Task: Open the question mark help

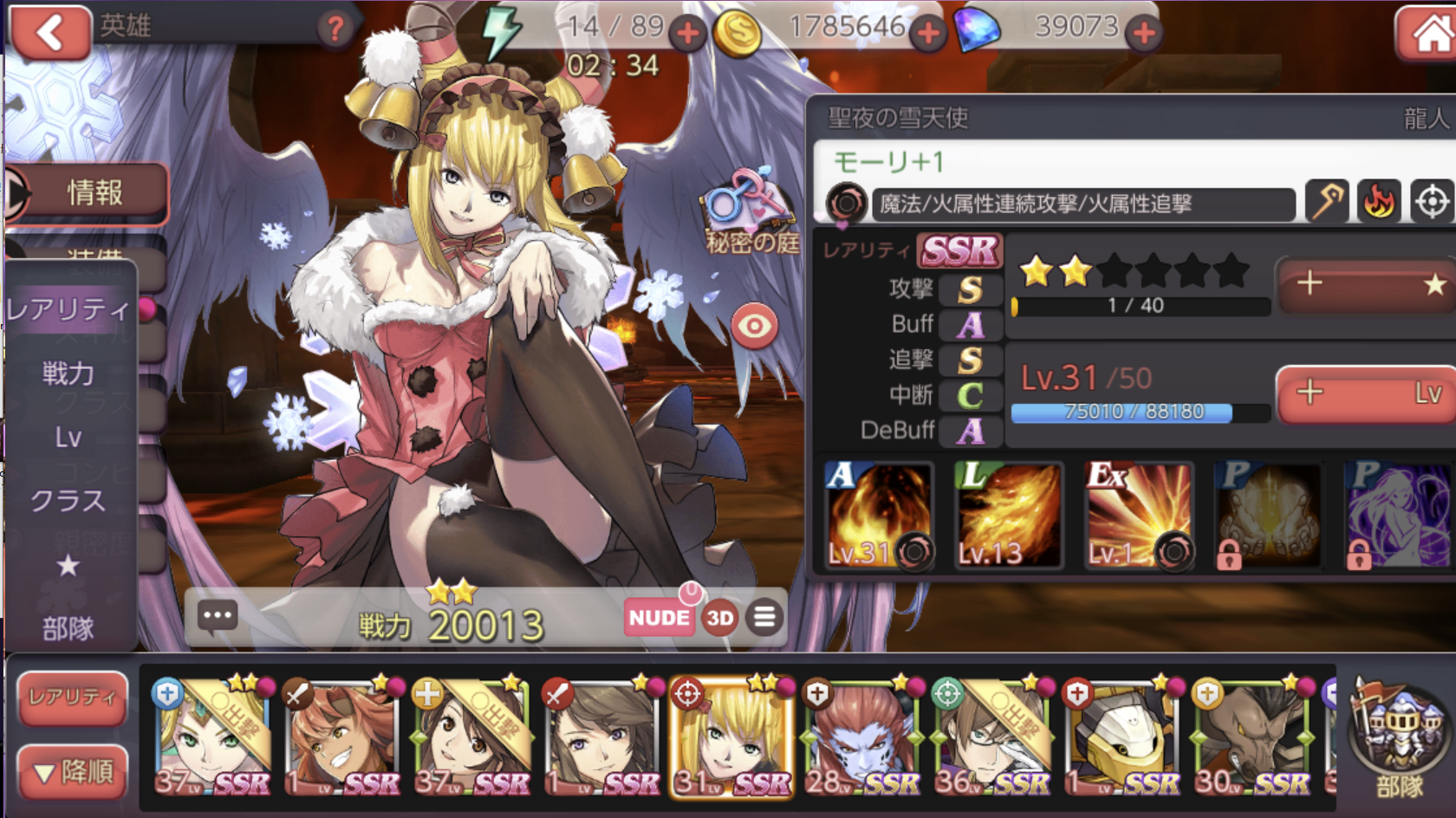Action: click(335, 29)
